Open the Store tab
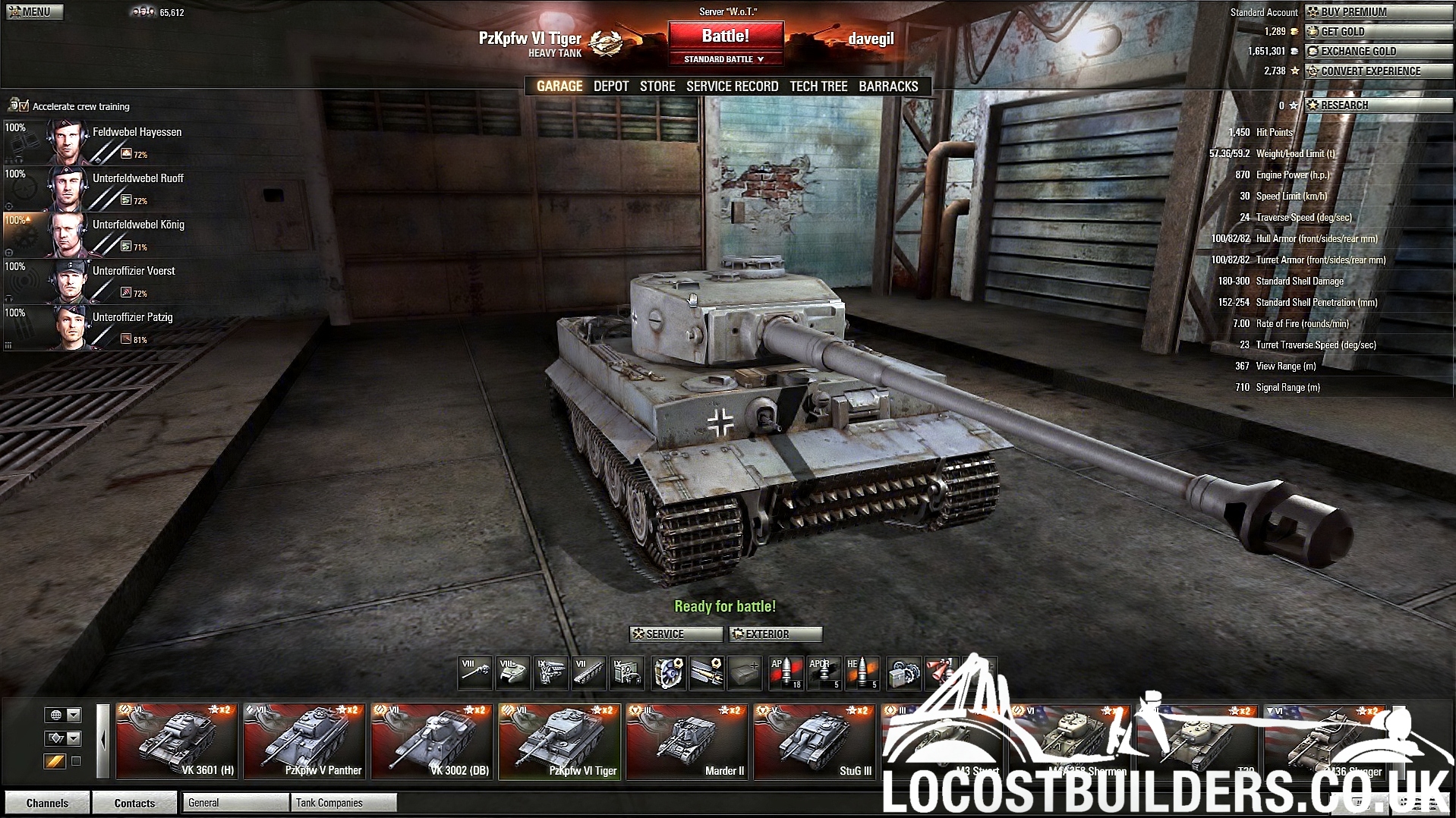 [x=657, y=87]
